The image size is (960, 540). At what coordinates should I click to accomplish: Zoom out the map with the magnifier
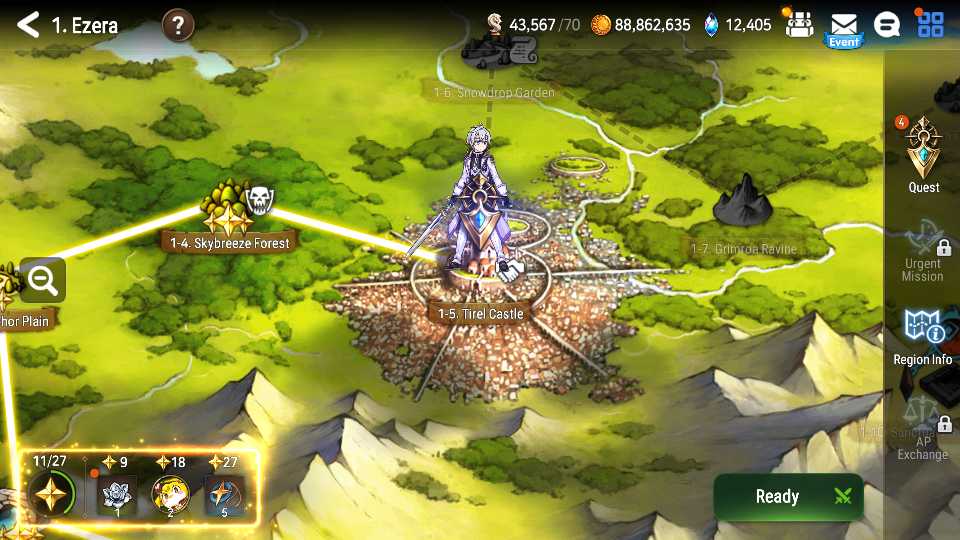(42, 281)
